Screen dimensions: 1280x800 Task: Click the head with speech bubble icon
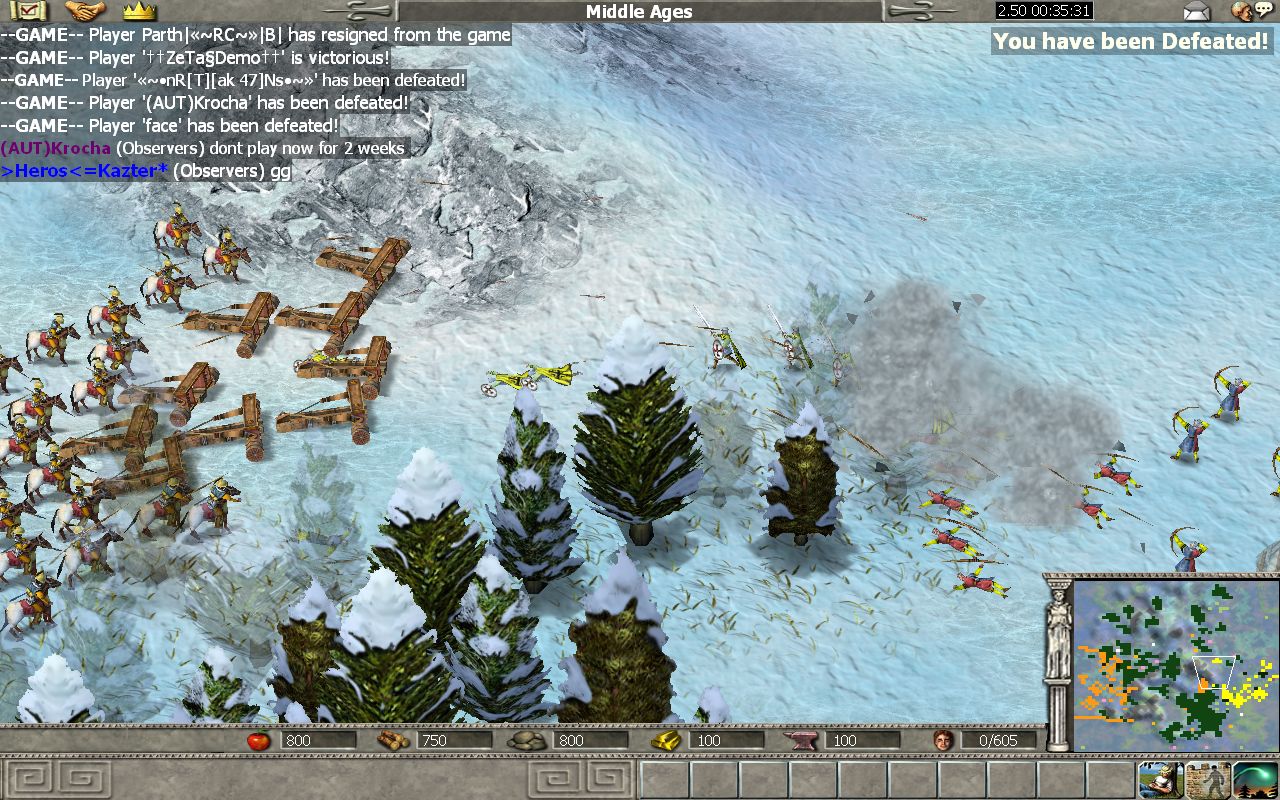coord(1250,11)
